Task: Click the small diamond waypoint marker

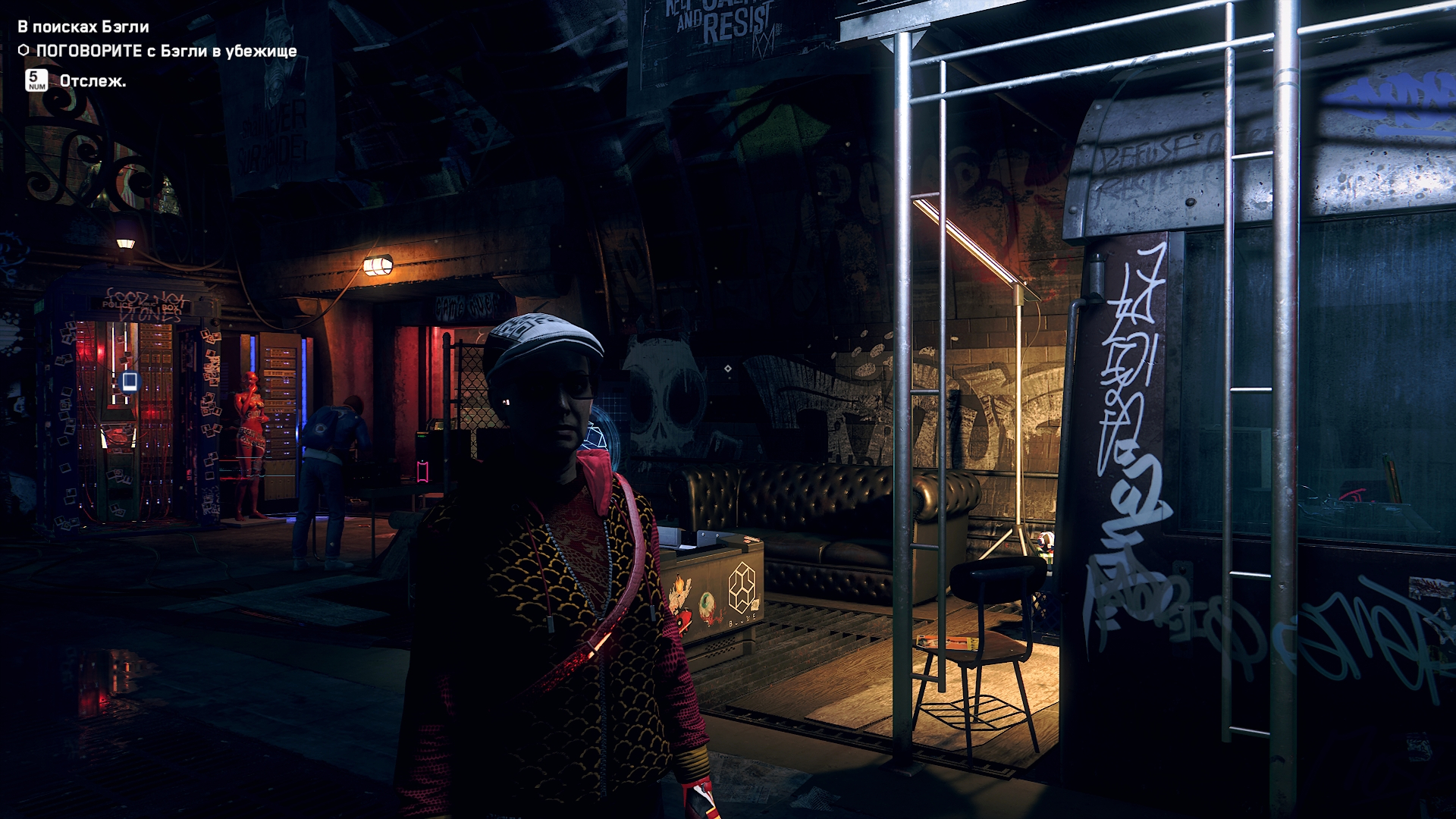Action: (x=727, y=369)
